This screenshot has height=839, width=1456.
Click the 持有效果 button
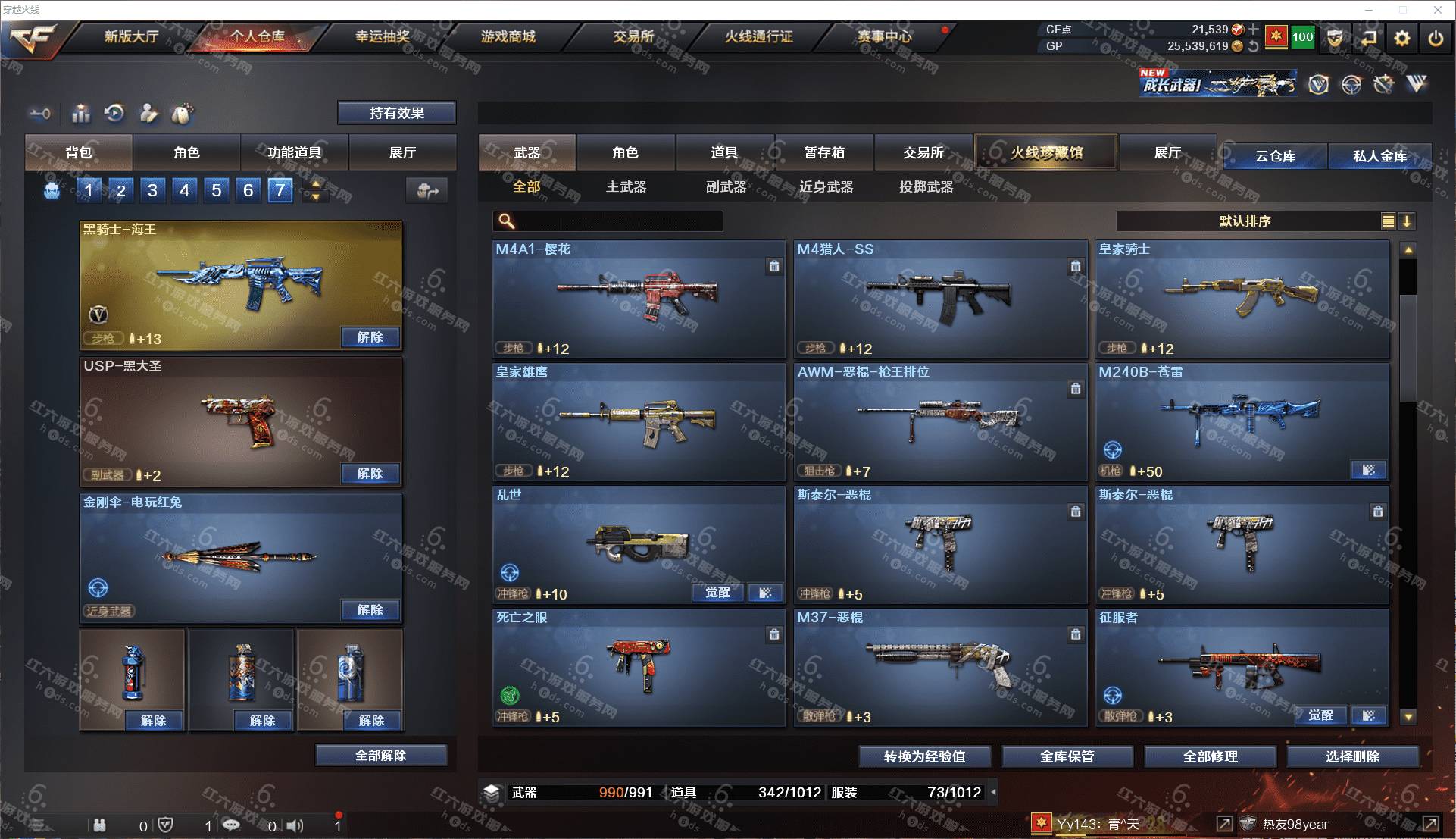click(x=396, y=113)
